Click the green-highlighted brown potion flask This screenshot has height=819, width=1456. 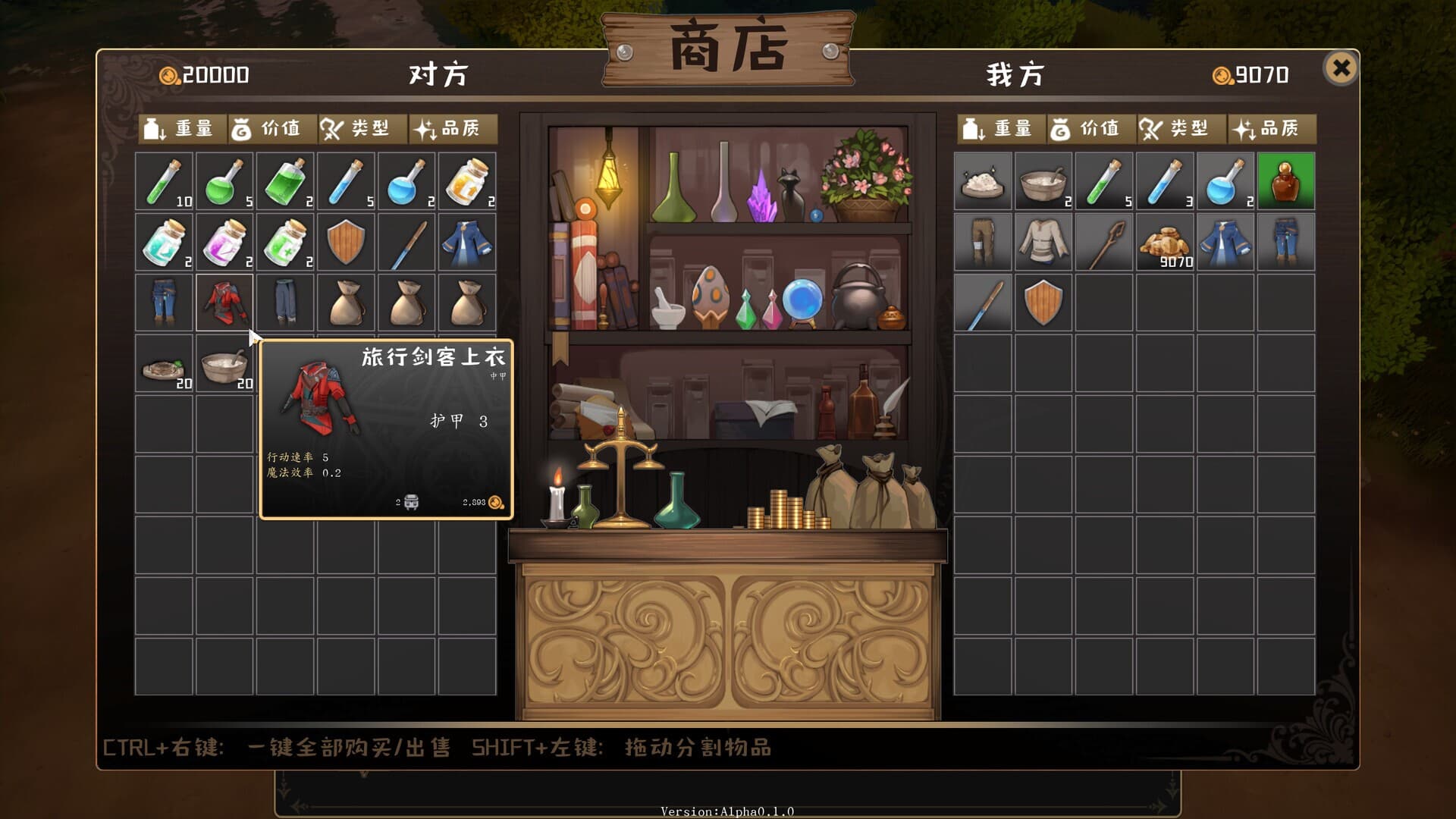click(1285, 182)
